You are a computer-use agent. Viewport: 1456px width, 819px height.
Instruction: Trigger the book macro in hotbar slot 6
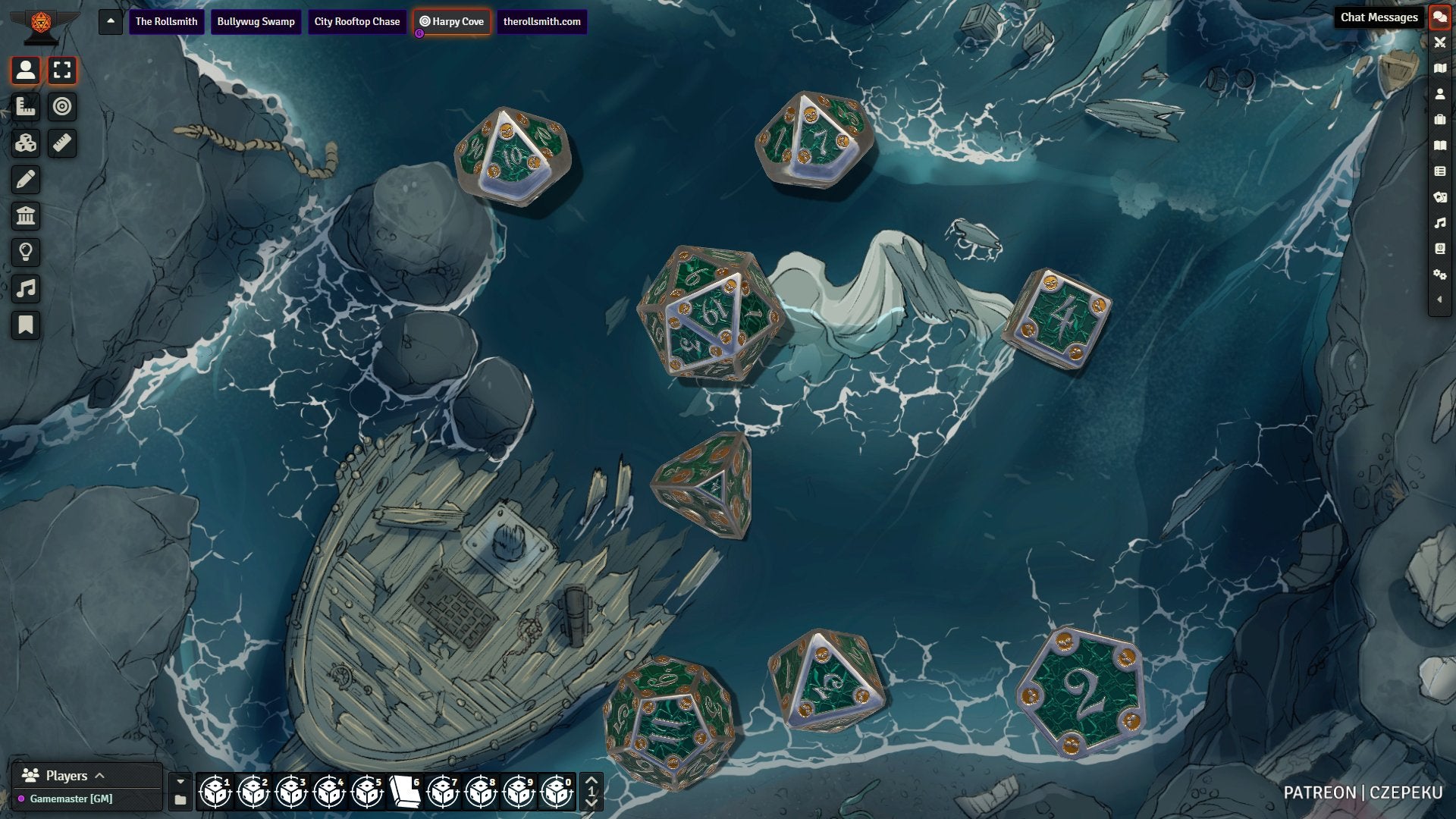(405, 792)
